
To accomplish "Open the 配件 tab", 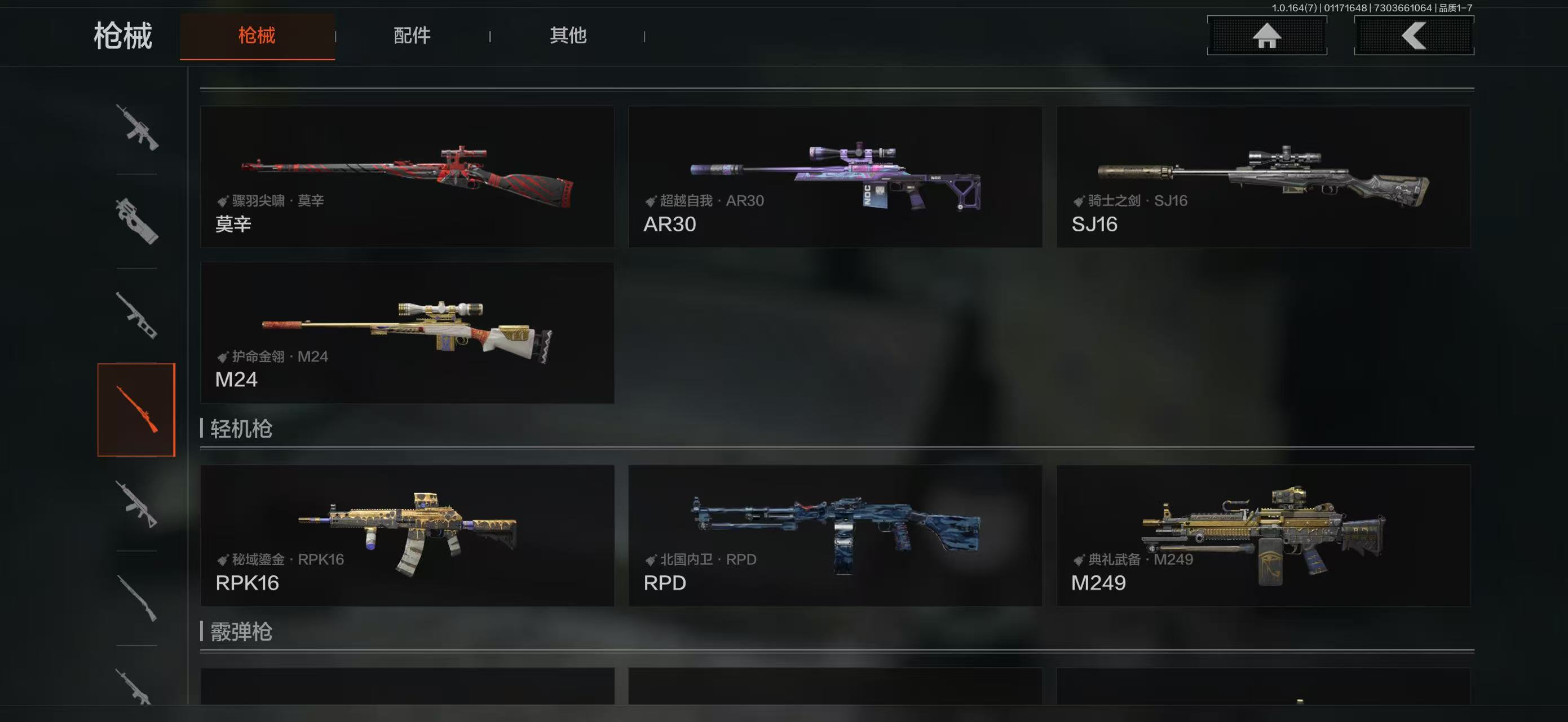I will coord(412,36).
